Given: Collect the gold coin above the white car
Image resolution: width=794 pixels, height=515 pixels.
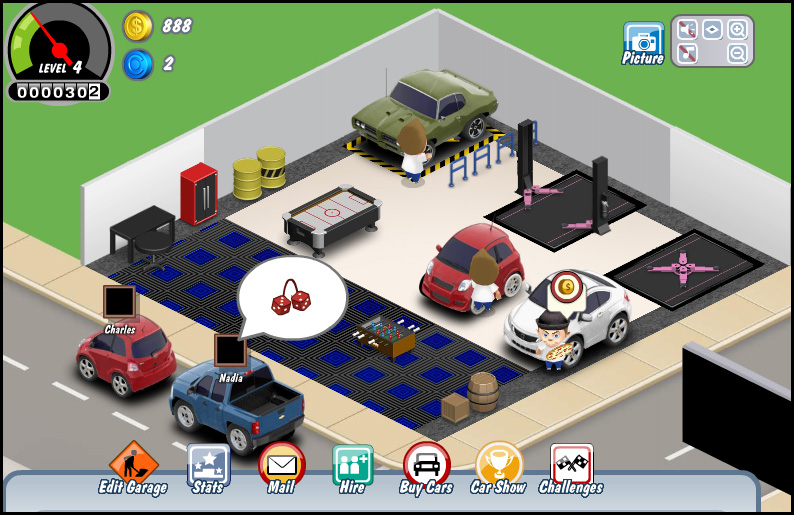Looking at the screenshot, I should (566, 288).
